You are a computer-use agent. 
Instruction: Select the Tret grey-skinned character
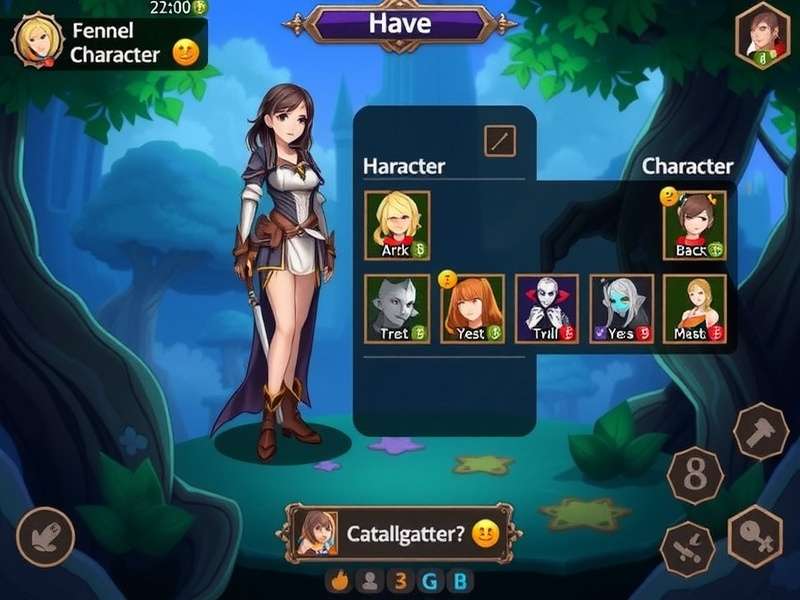397,309
